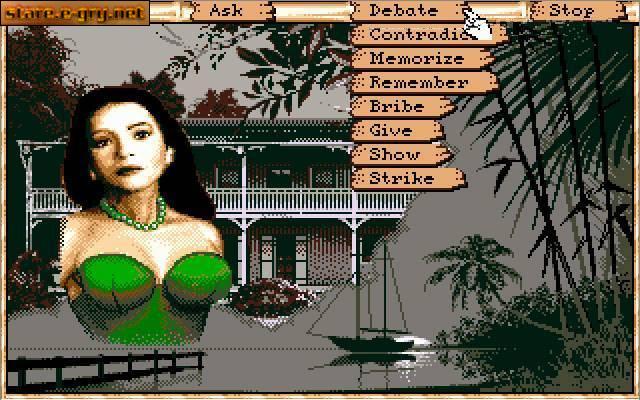640x400 pixels.
Task: Choose the Give action
Action: tap(391, 131)
